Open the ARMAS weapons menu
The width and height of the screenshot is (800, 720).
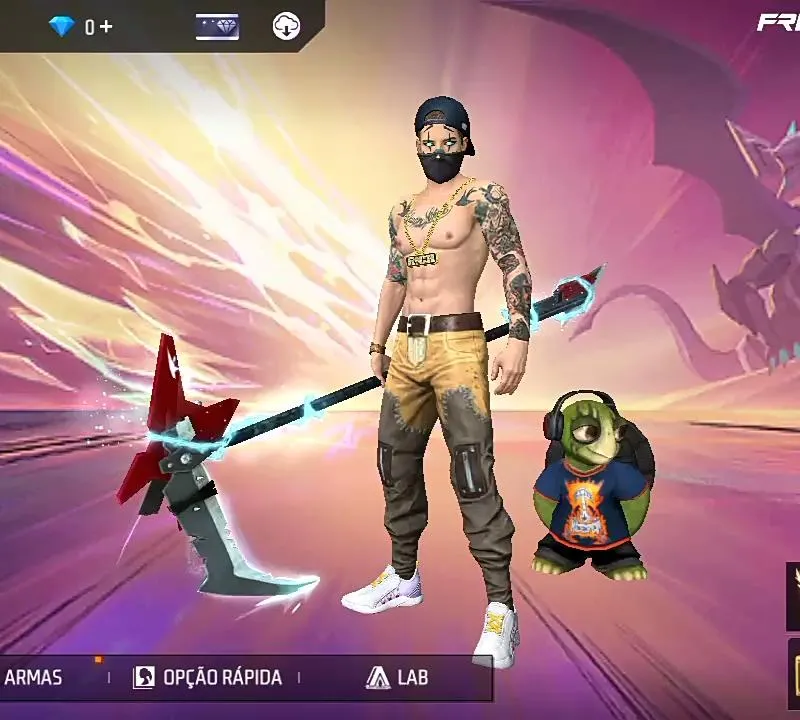coord(34,678)
